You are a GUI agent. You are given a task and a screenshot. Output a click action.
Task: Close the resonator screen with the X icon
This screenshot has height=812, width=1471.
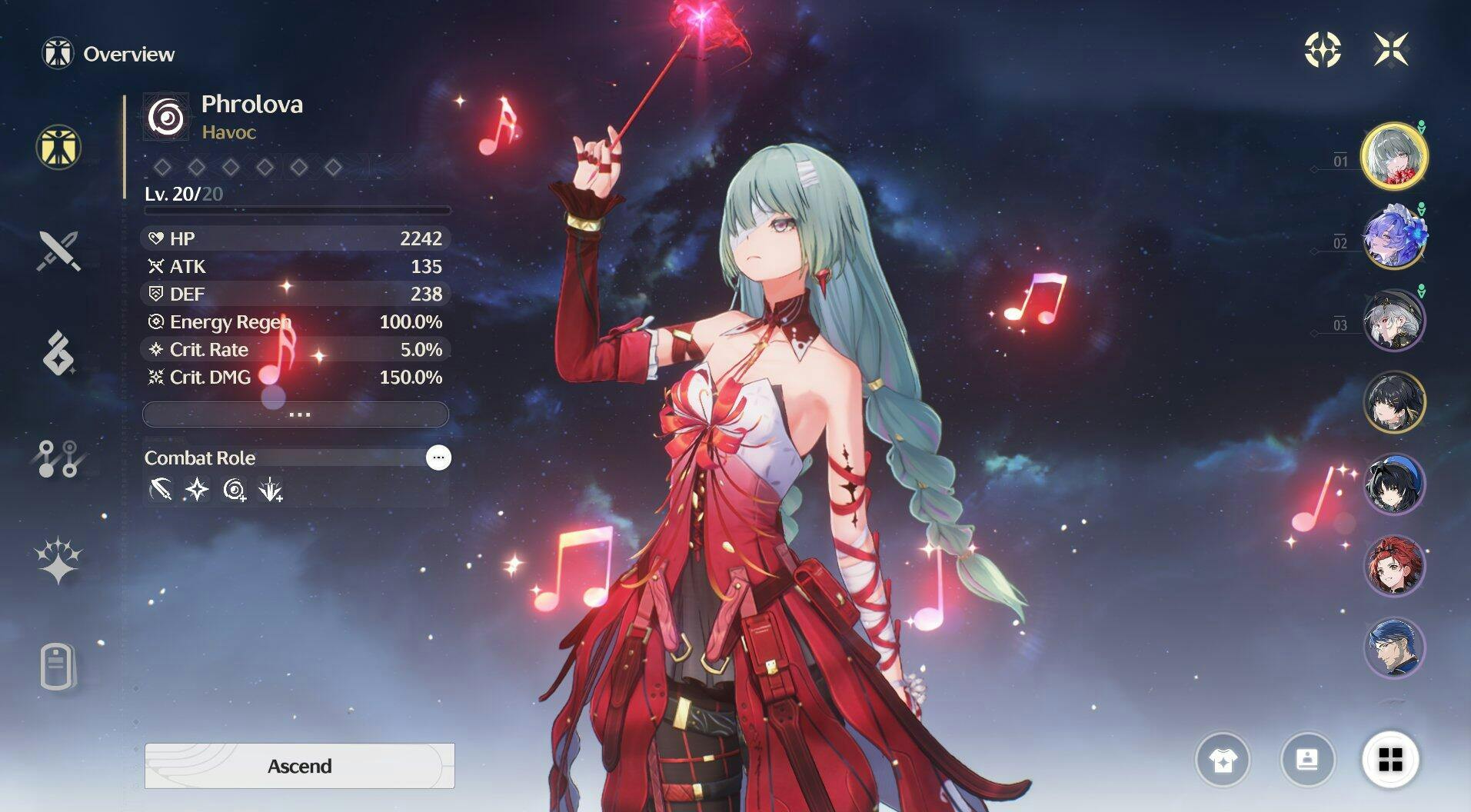pyautogui.click(x=1391, y=49)
